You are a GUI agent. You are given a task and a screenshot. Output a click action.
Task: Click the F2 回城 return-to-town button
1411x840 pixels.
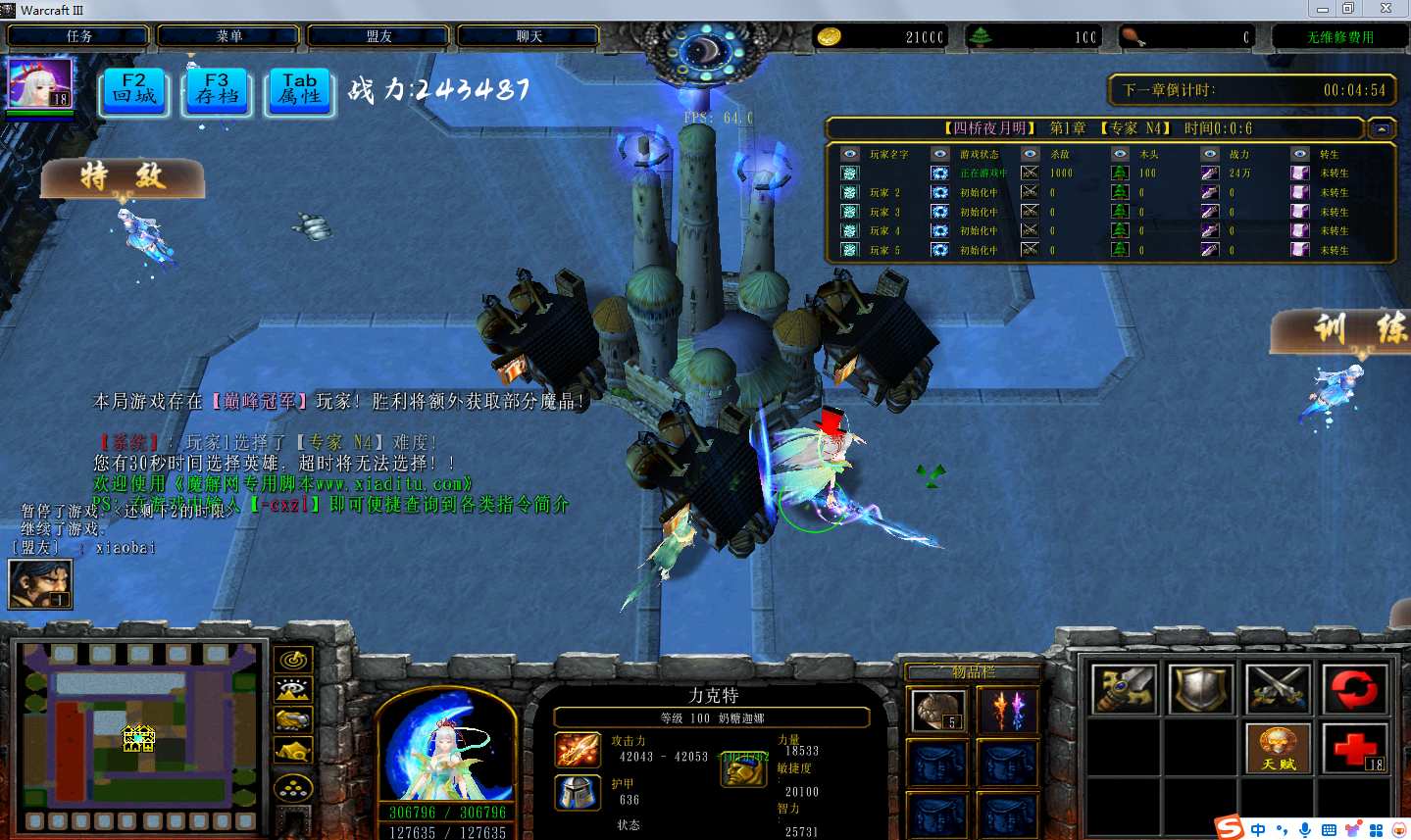point(134,90)
